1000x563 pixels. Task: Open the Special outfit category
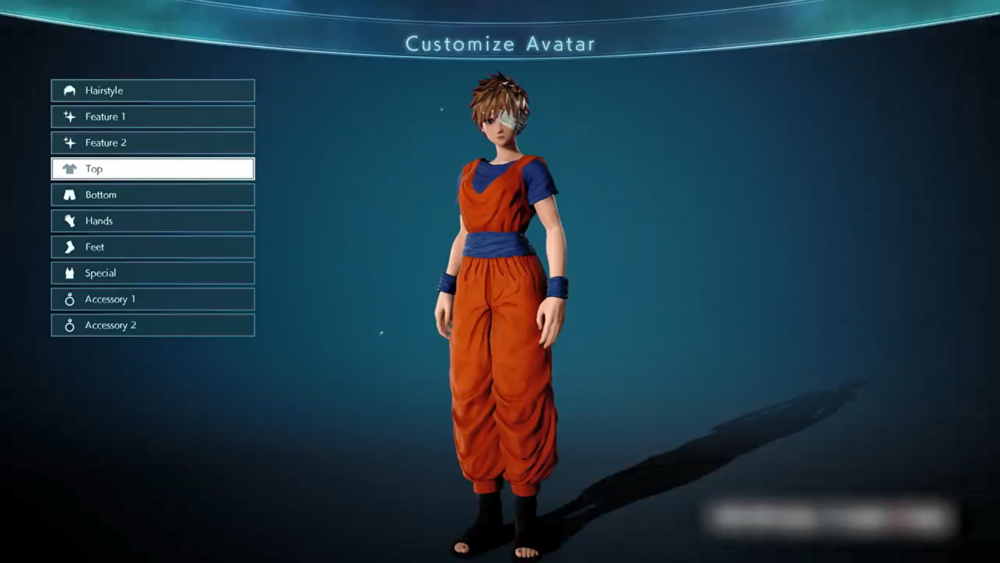(x=153, y=273)
